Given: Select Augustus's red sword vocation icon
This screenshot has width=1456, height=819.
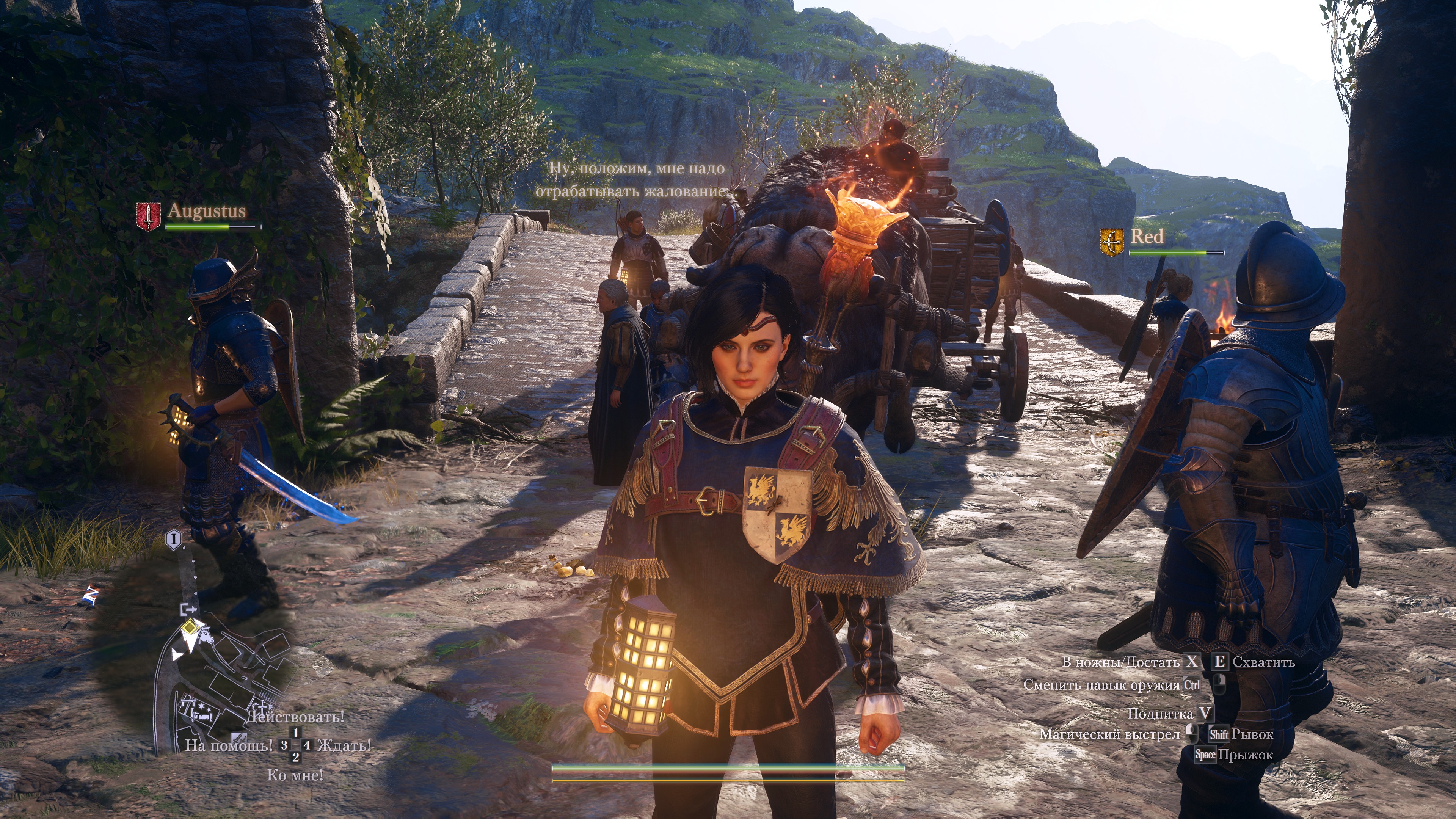Looking at the screenshot, I should [147, 217].
